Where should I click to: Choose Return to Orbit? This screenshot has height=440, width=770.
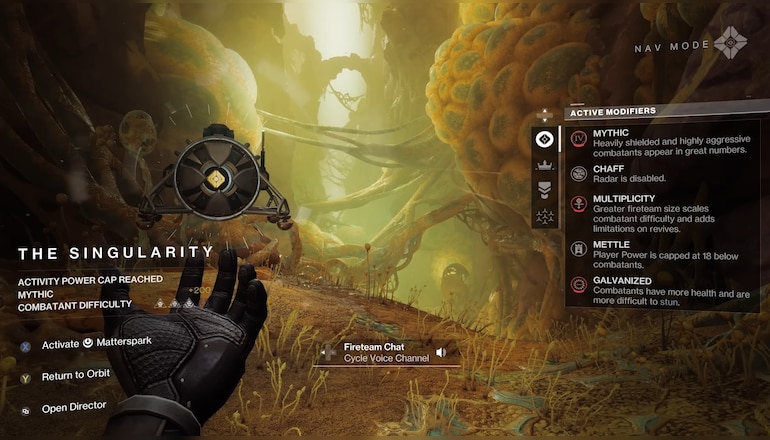coord(75,375)
